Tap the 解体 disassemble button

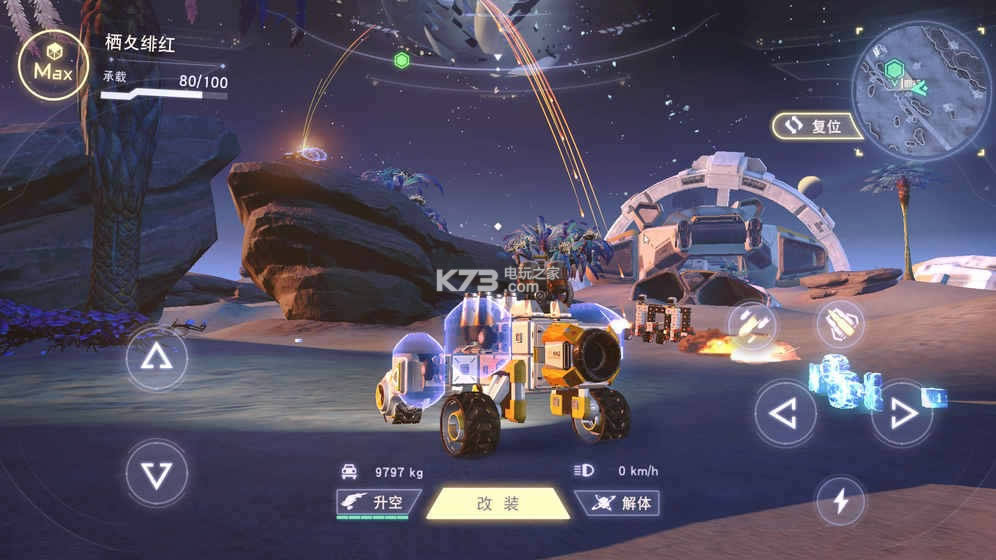tap(618, 503)
